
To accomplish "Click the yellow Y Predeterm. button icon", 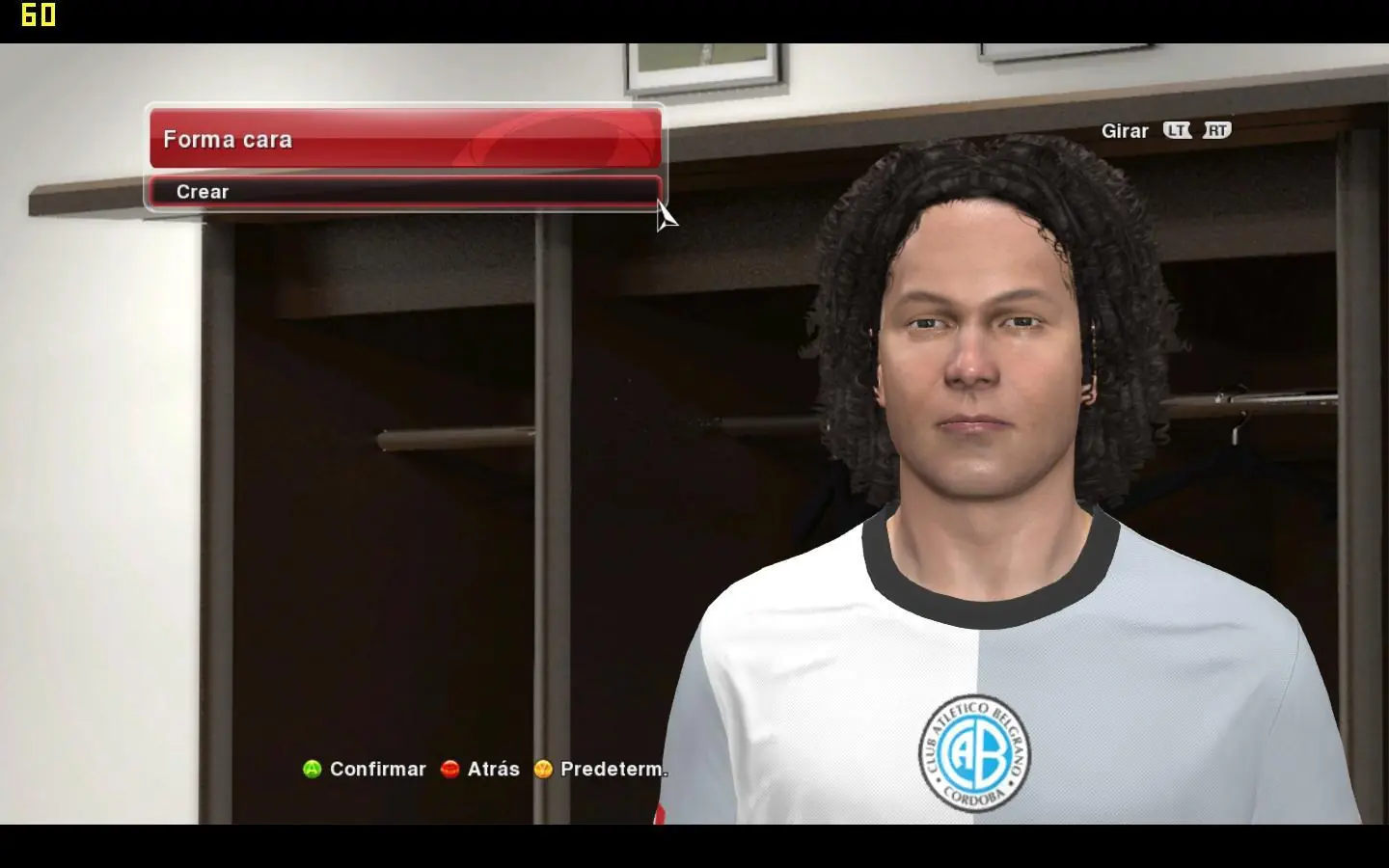I will (541, 770).
